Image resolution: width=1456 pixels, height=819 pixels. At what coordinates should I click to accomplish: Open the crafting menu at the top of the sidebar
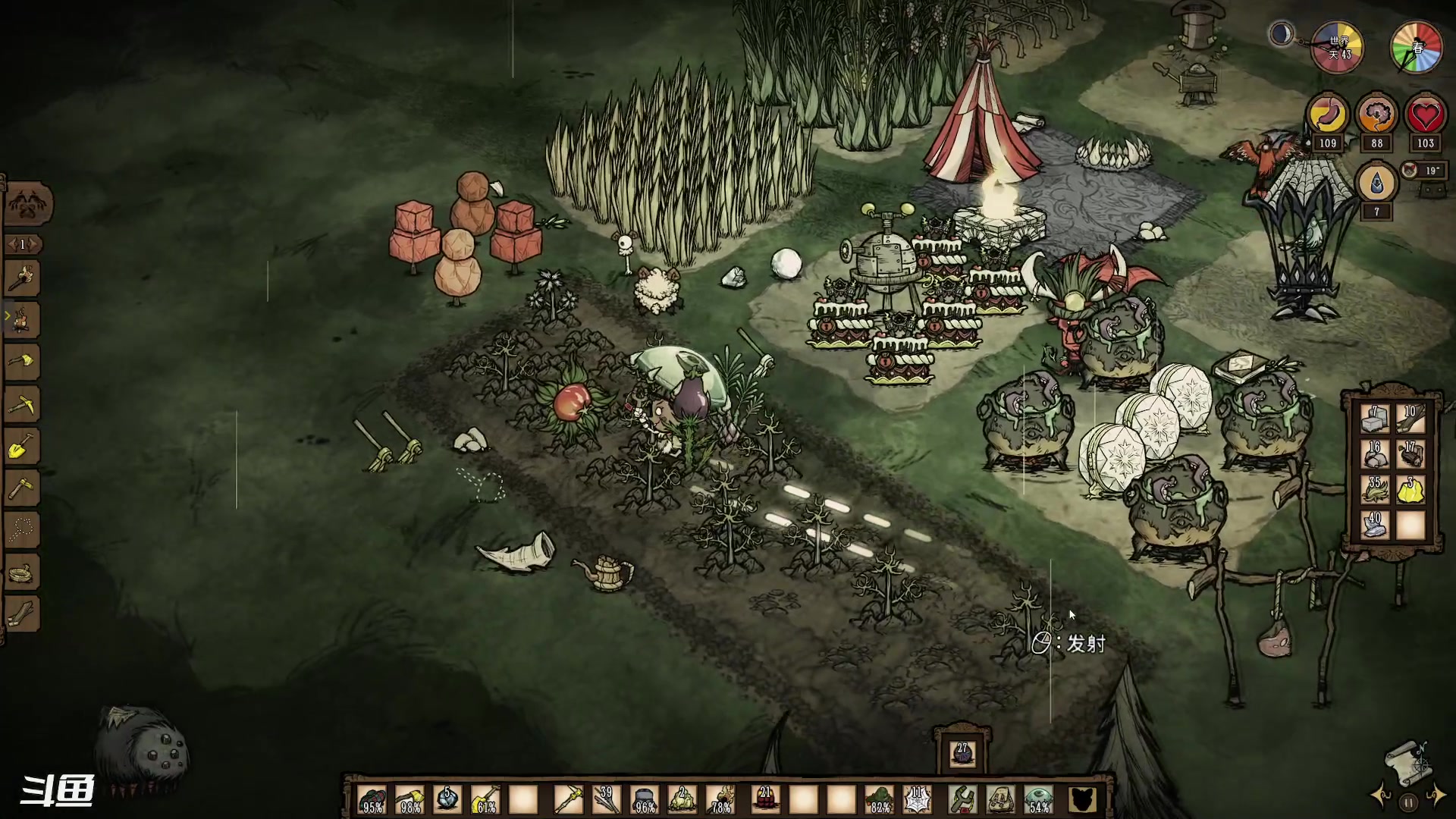click(29, 204)
